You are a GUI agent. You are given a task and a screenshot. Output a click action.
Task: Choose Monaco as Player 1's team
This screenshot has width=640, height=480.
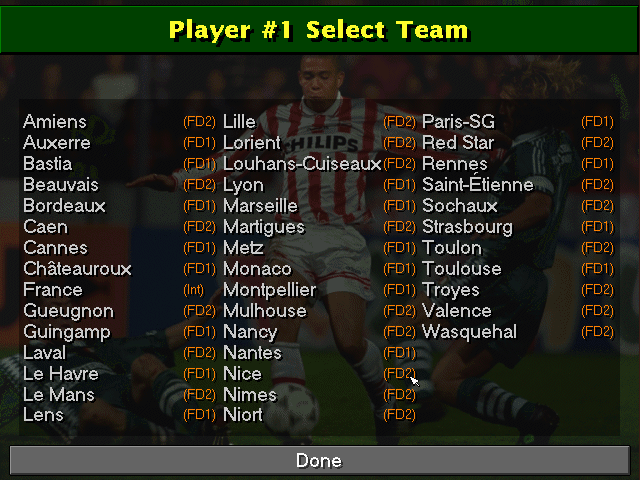(257, 269)
